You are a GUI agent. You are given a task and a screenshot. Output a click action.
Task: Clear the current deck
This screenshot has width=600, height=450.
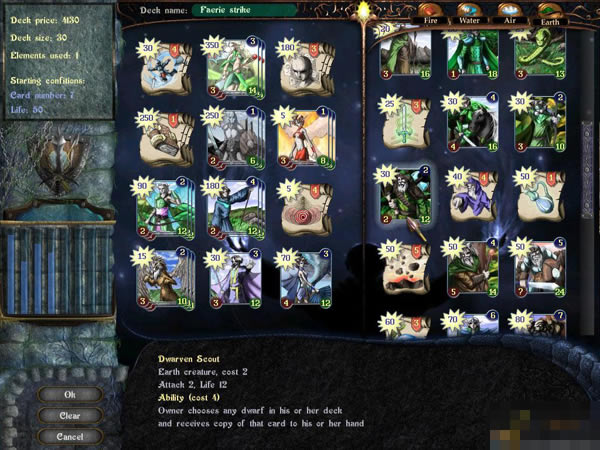[x=69, y=415]
